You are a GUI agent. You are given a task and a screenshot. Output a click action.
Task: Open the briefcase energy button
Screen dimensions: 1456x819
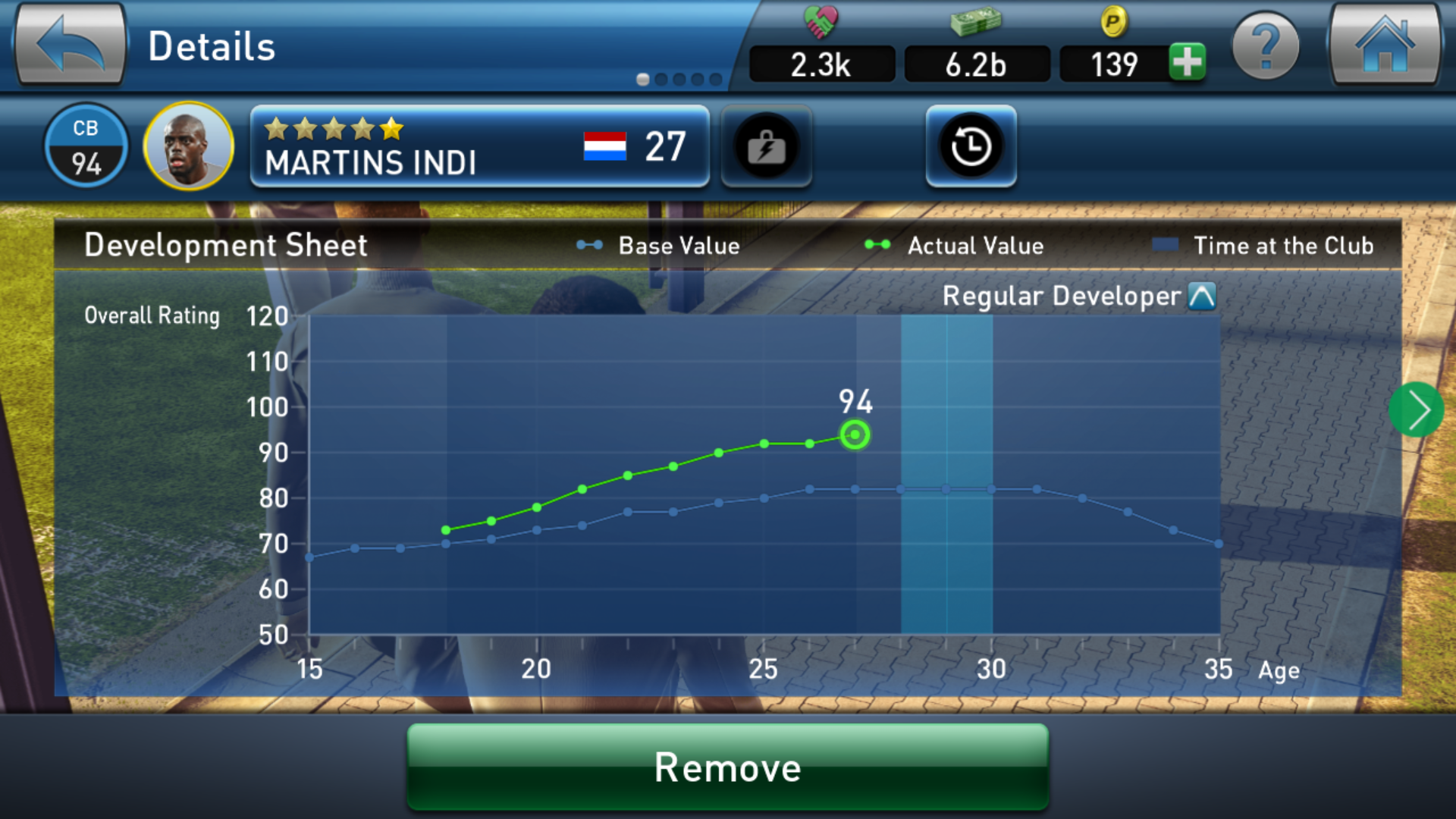click(x=766, y=146)
